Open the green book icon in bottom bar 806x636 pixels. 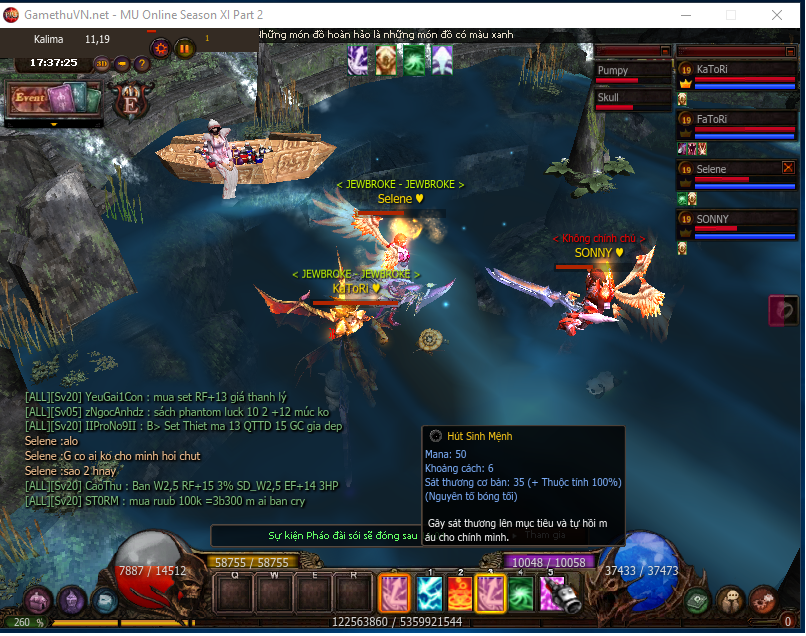tap(699, 600)
